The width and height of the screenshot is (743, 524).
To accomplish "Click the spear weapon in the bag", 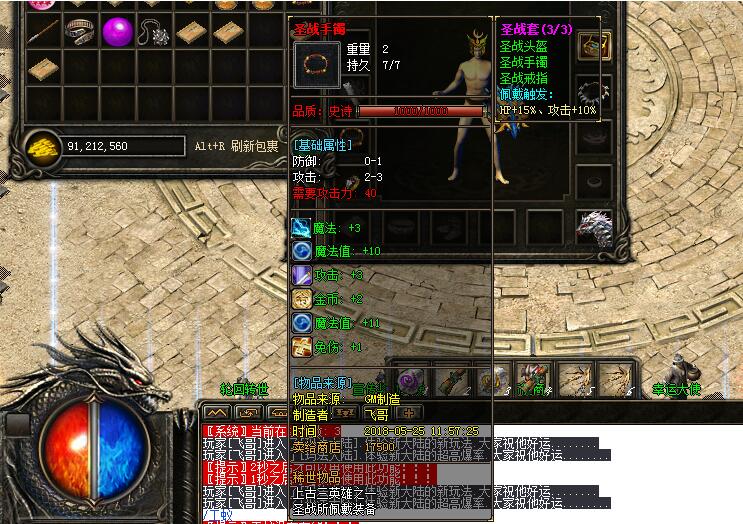I will [42, 31].
